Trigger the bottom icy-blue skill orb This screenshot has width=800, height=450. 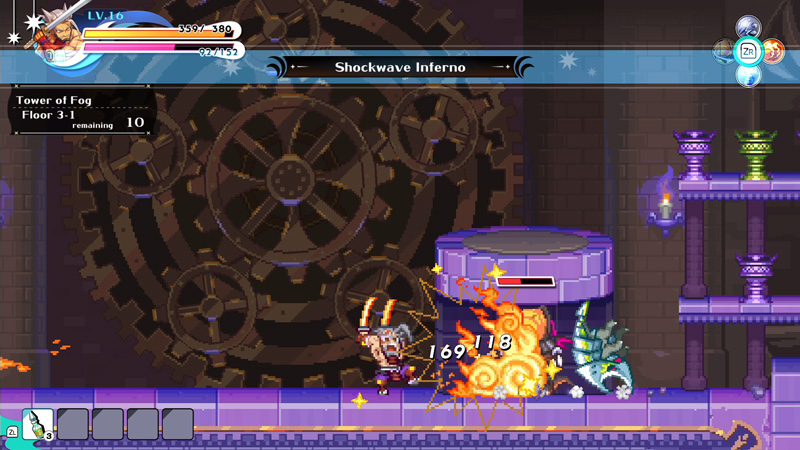pos(748,75)
